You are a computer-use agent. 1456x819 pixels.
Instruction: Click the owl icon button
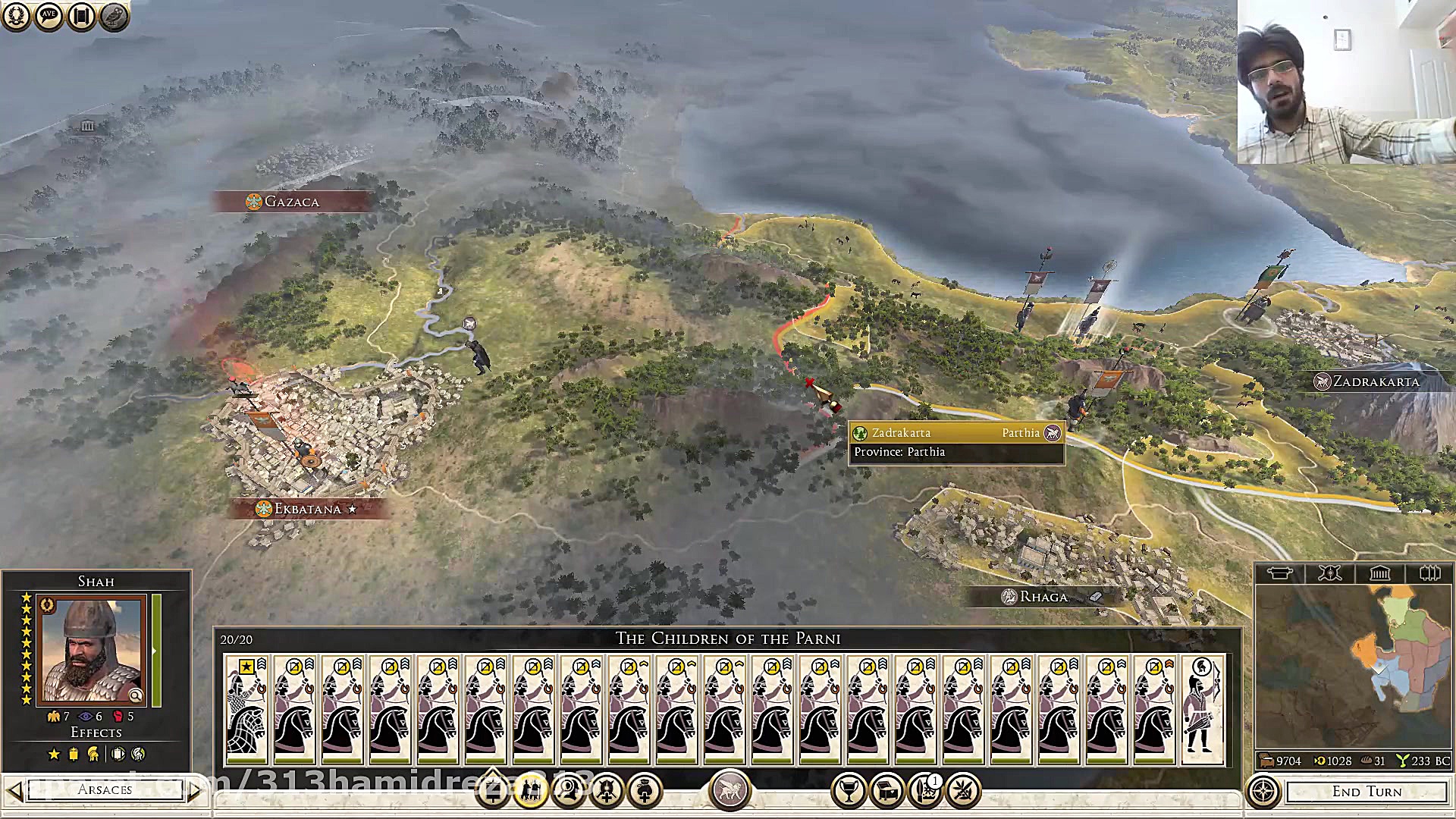(x=114, y=16)
